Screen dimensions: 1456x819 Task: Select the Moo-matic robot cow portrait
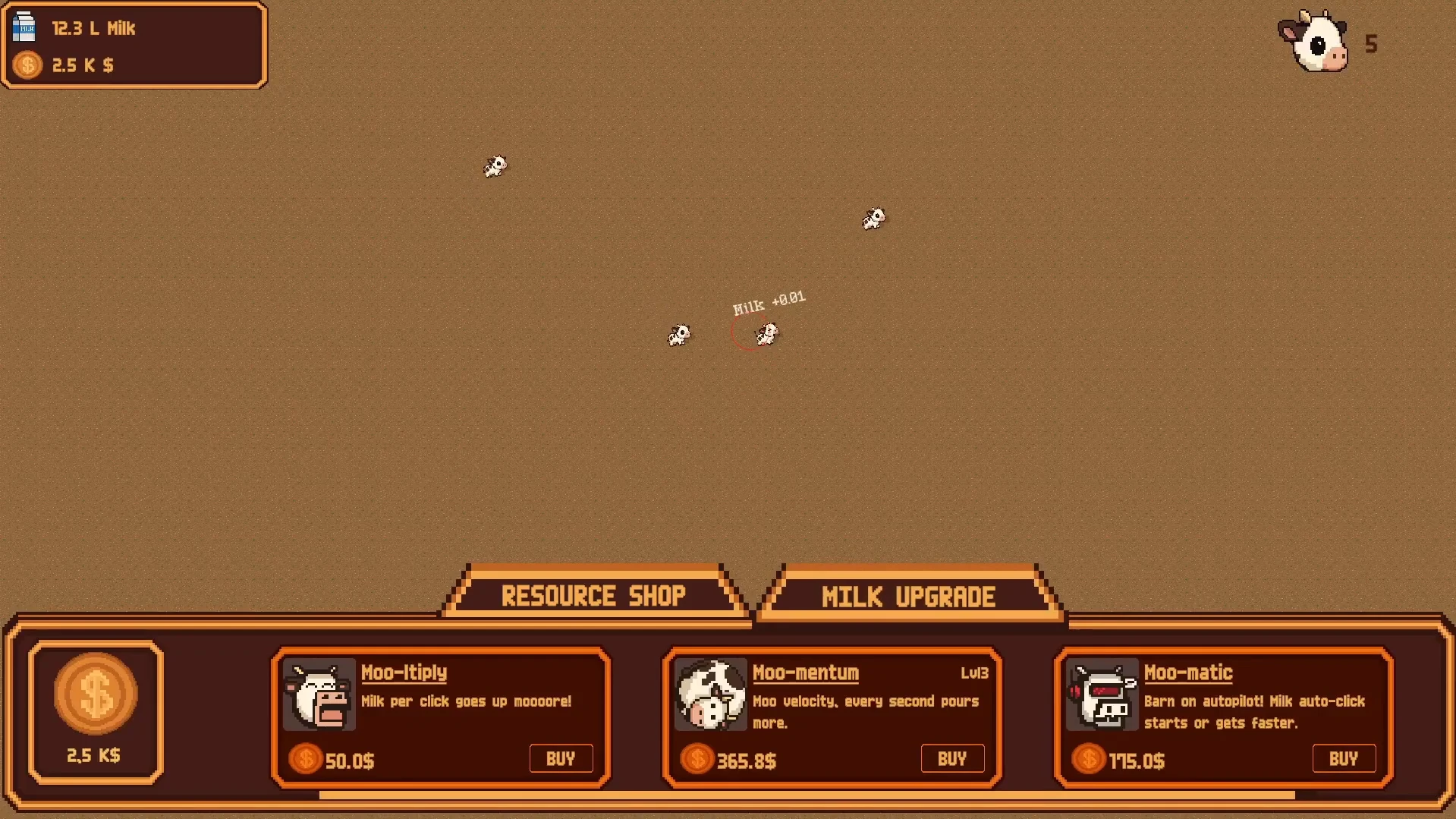[1102, 695]
